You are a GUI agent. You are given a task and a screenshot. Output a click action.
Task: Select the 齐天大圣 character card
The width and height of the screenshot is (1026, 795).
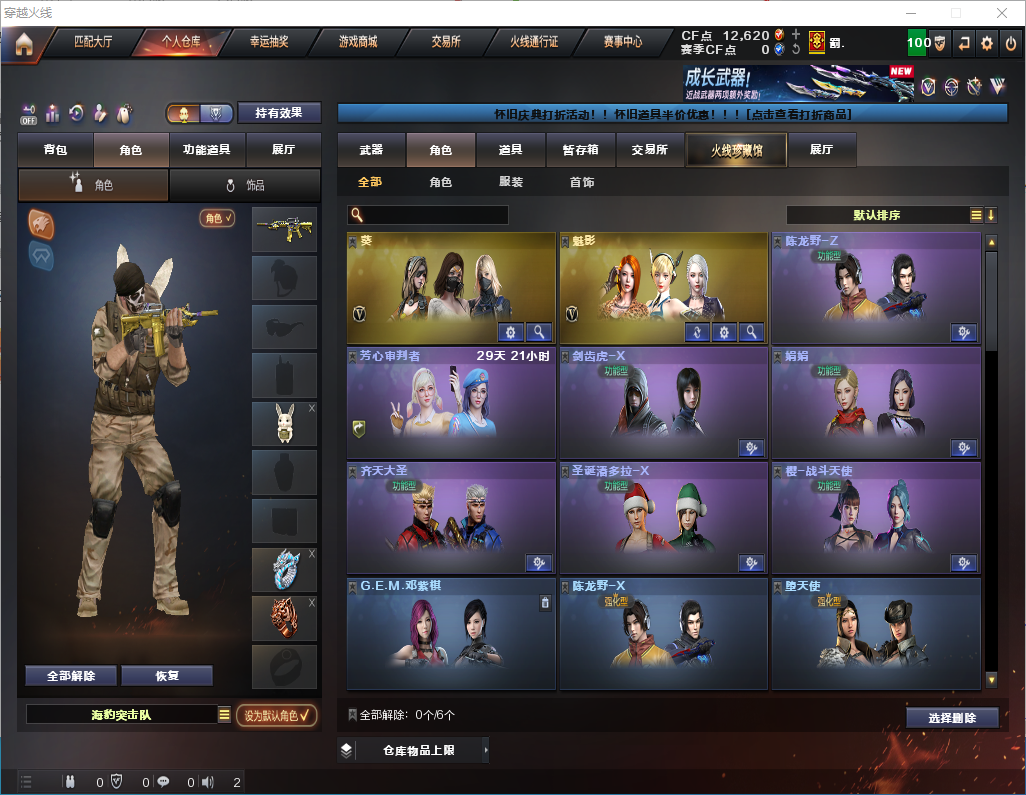coord(451,517)
